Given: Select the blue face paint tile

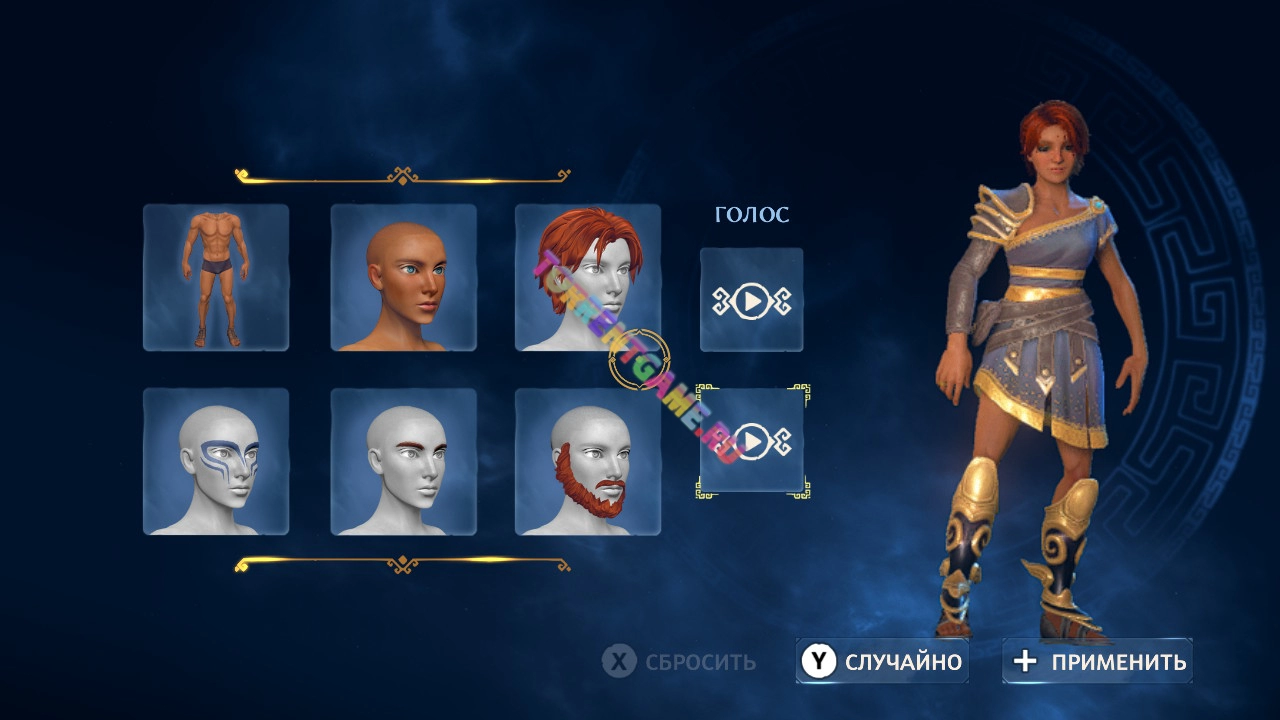Looking at the screenshot, I should [x=216, y=462].
